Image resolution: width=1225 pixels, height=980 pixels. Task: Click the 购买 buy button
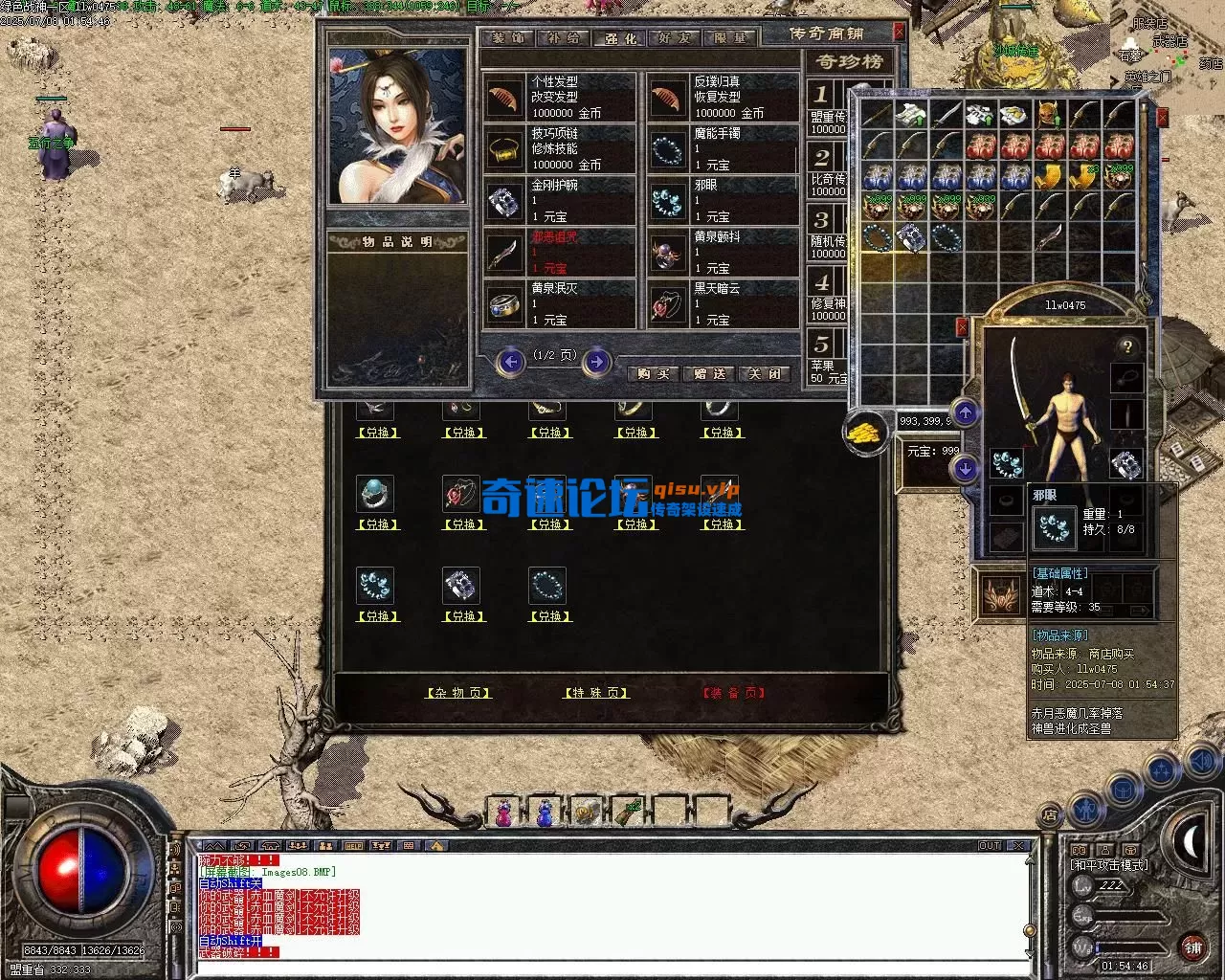pos(654,373)
